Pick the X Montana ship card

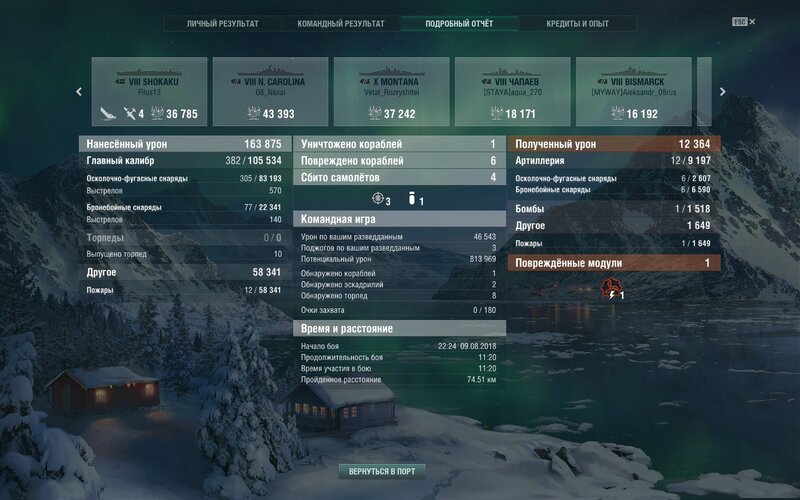[x=392, y=91]
